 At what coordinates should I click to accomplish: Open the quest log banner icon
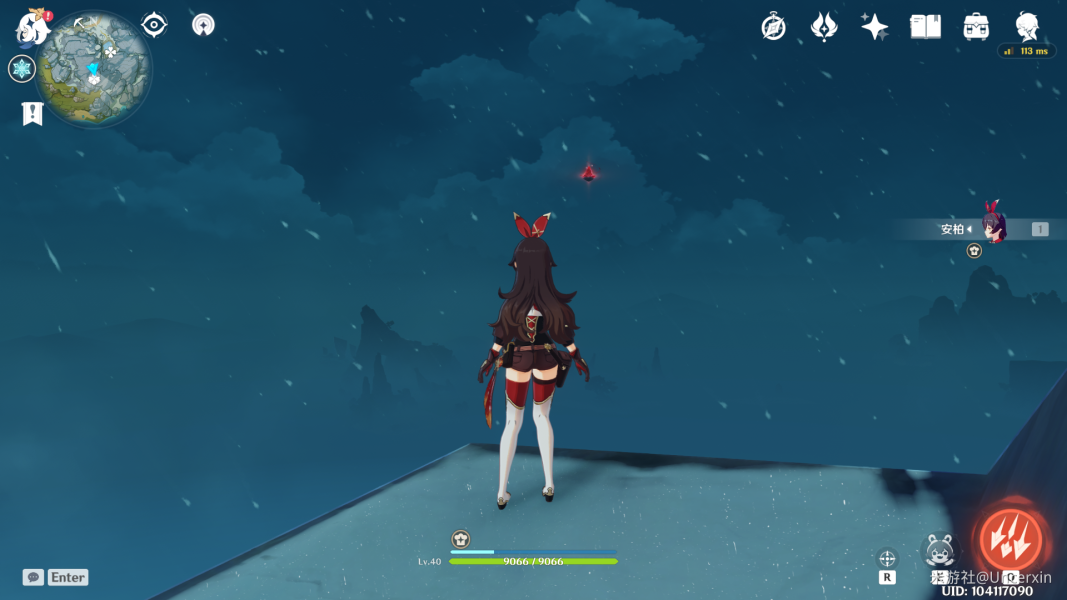[x=32, y=114]
